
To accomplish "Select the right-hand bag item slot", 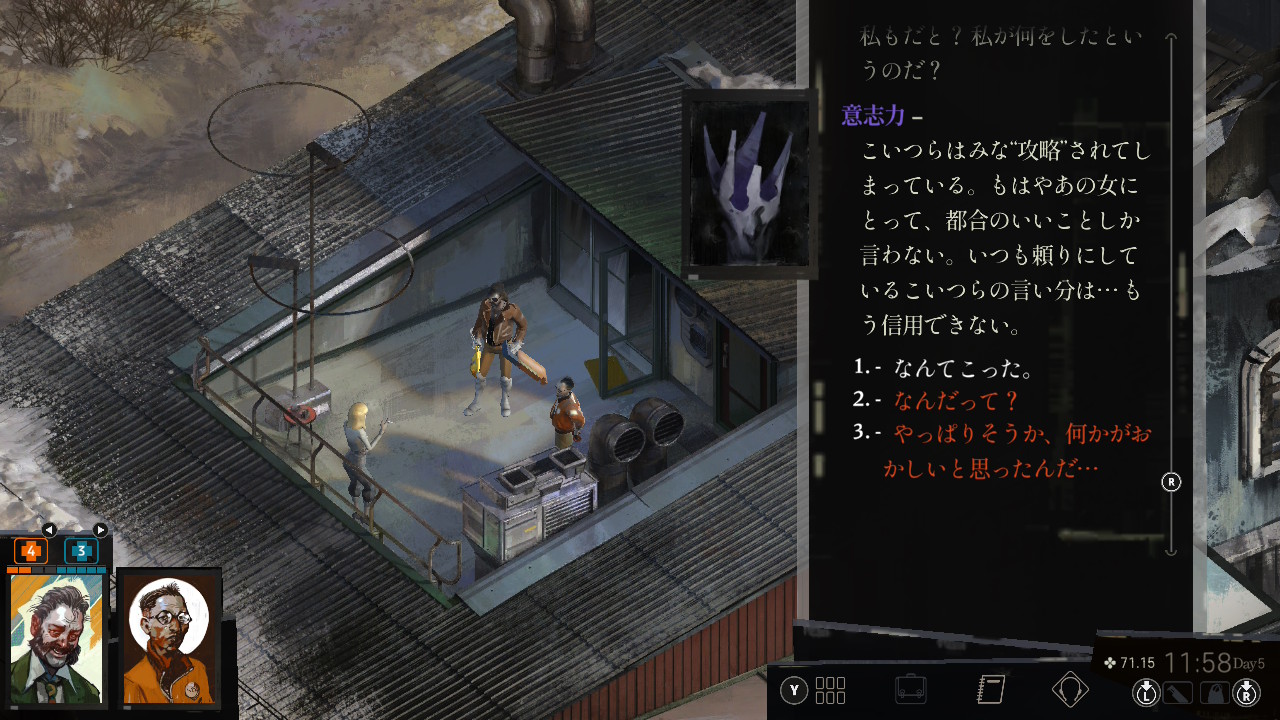I will (1214, 691).
